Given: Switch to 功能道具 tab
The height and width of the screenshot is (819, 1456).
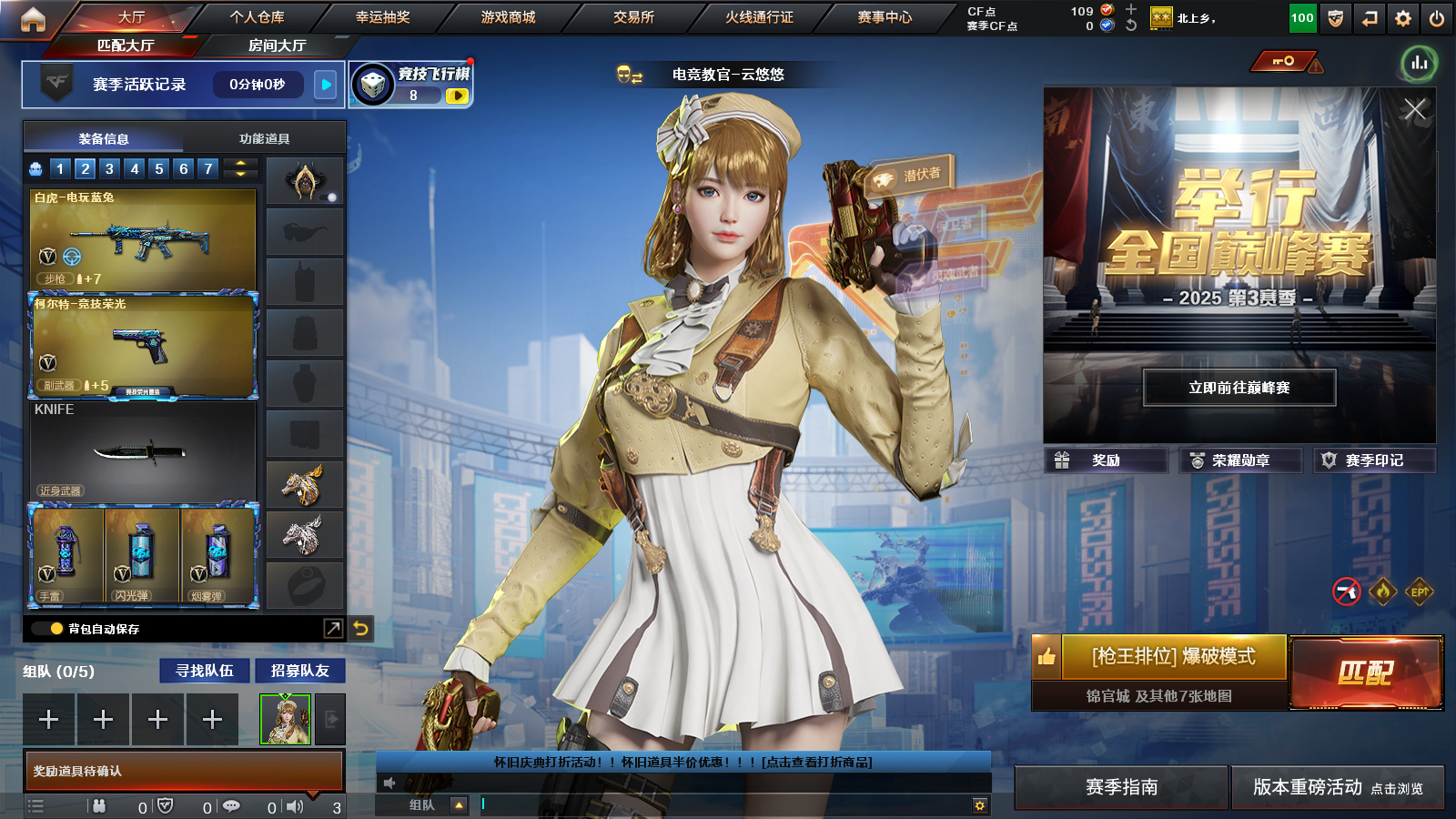Looking at the screenshot, I should pos(264,138).
